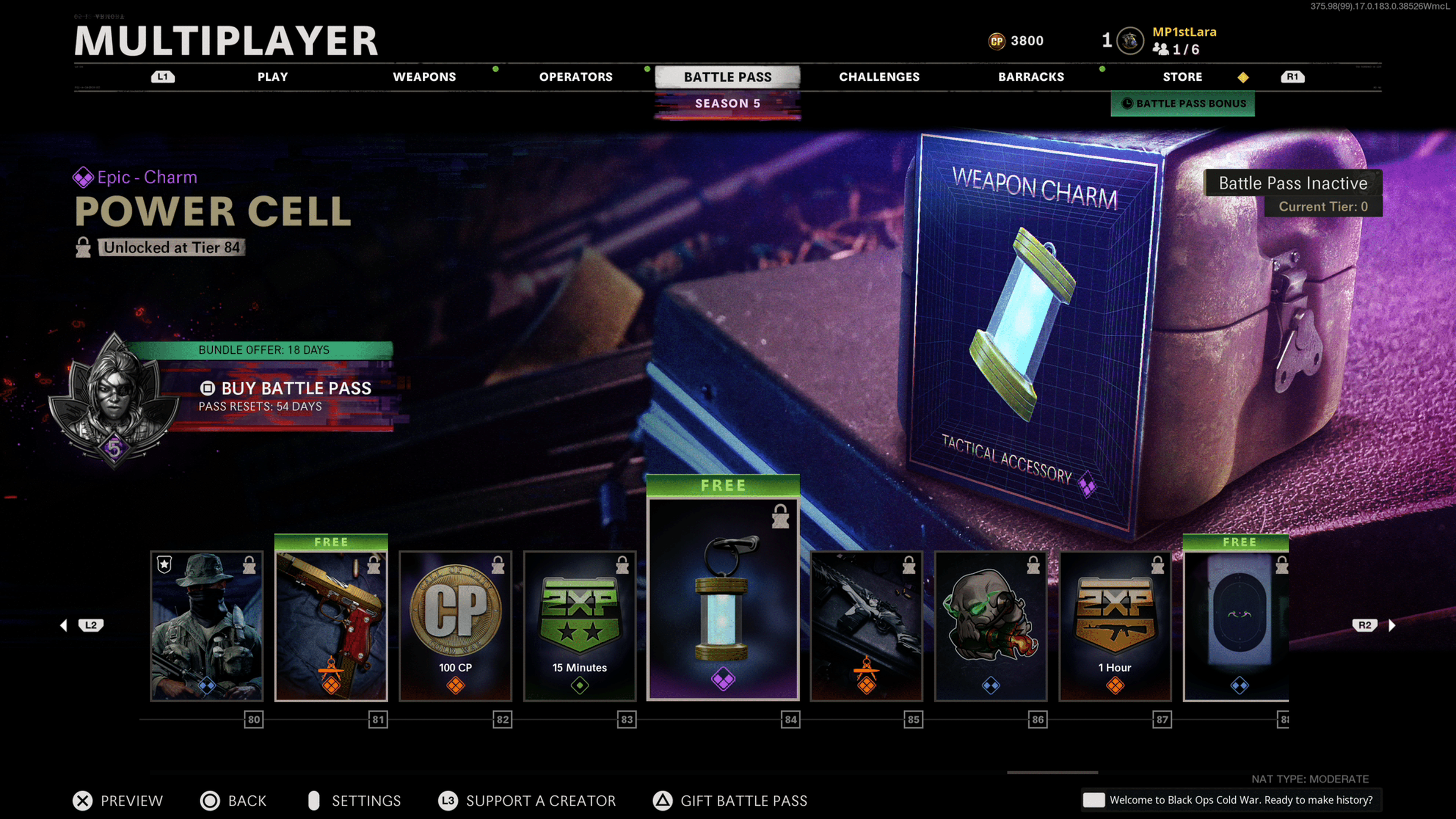Open the Store tab
Image resolution: width=1456 pixels, height=819 pixels.
click(1182, 77)
